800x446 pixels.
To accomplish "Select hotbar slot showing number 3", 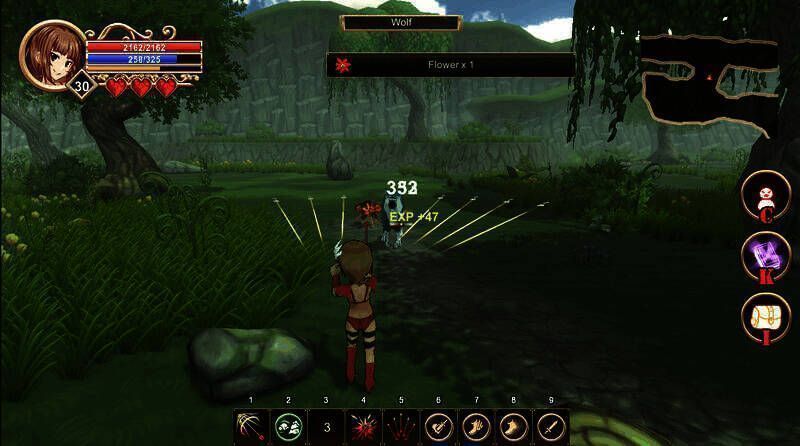I will click(x=325, y=427).
